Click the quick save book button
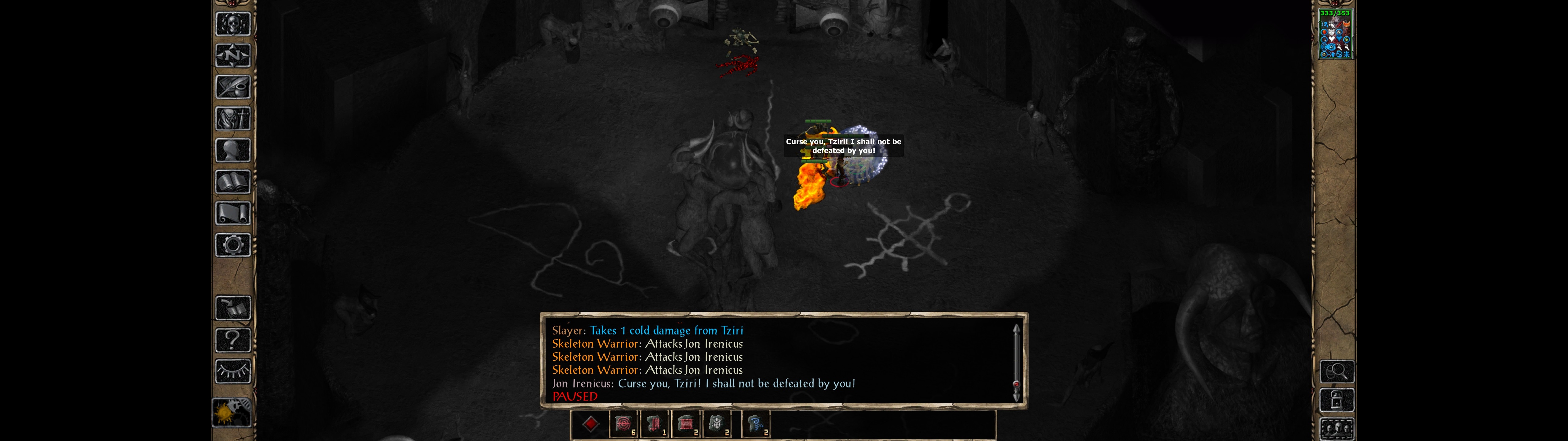Image resolution: width=1568 pixels, height=441 pixels. click(232, 308)
